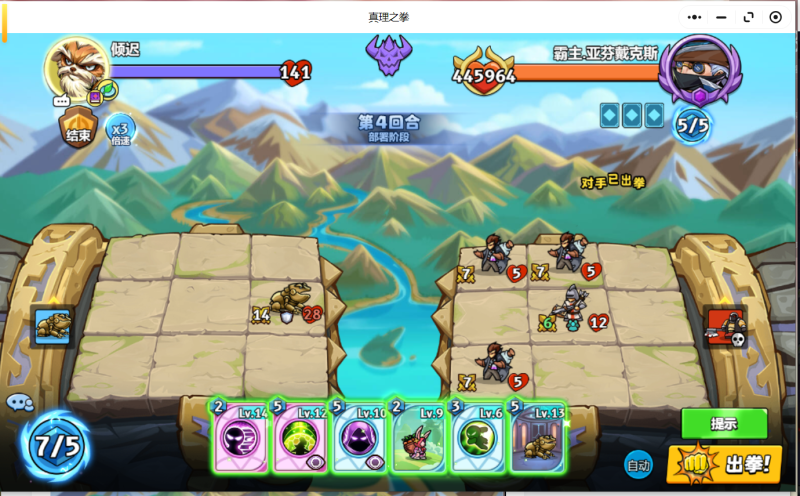The height and width of the screenshot is (496, 800).
Task: Select the Lv.14 shadow face card
Action: click(241, 436)
